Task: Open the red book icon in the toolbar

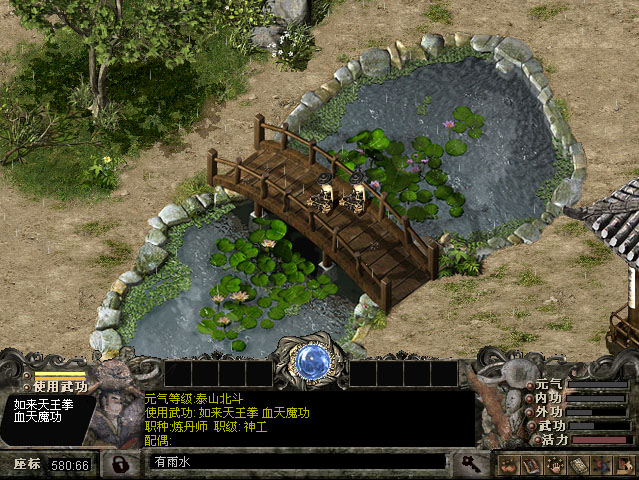Action: [x=531, y=465]
